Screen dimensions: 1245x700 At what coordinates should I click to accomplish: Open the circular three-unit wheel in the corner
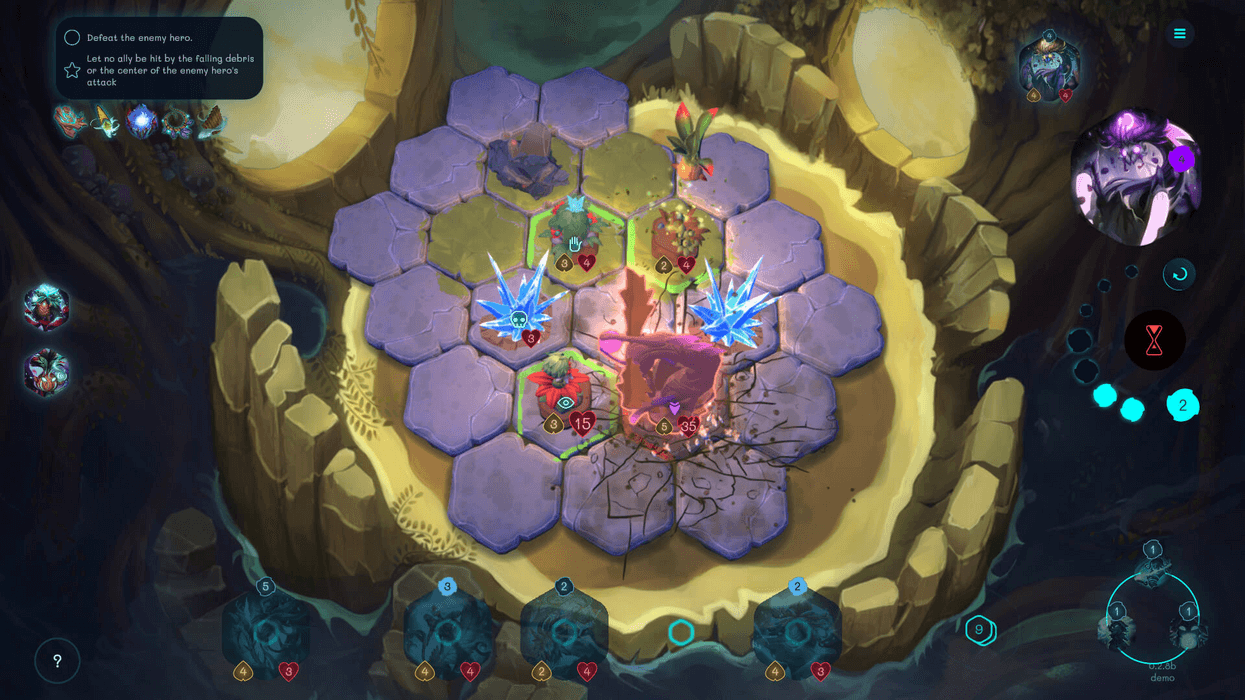(x=1153, y=616)
